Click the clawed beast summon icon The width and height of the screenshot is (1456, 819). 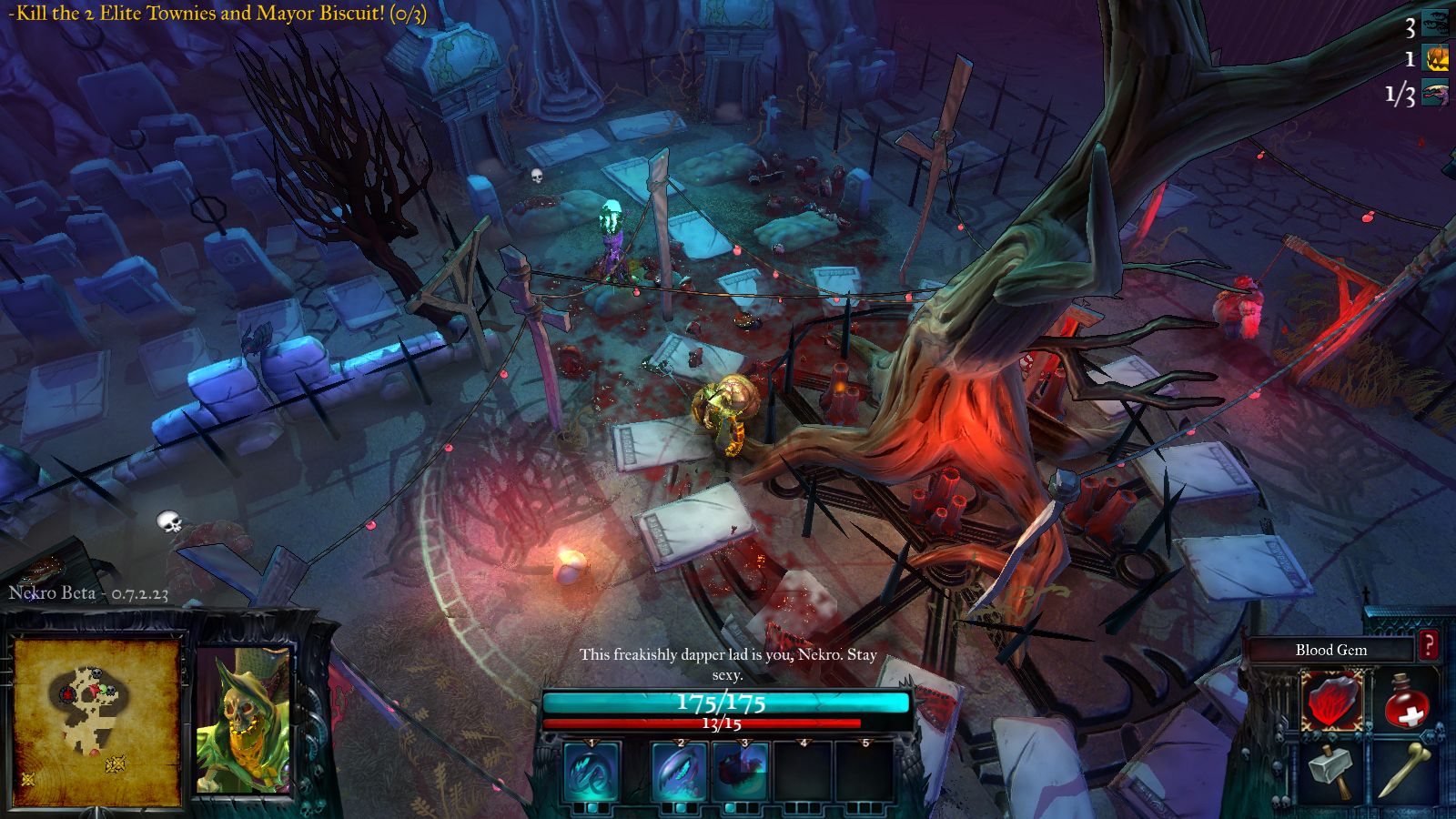[x=1435, y=94]
